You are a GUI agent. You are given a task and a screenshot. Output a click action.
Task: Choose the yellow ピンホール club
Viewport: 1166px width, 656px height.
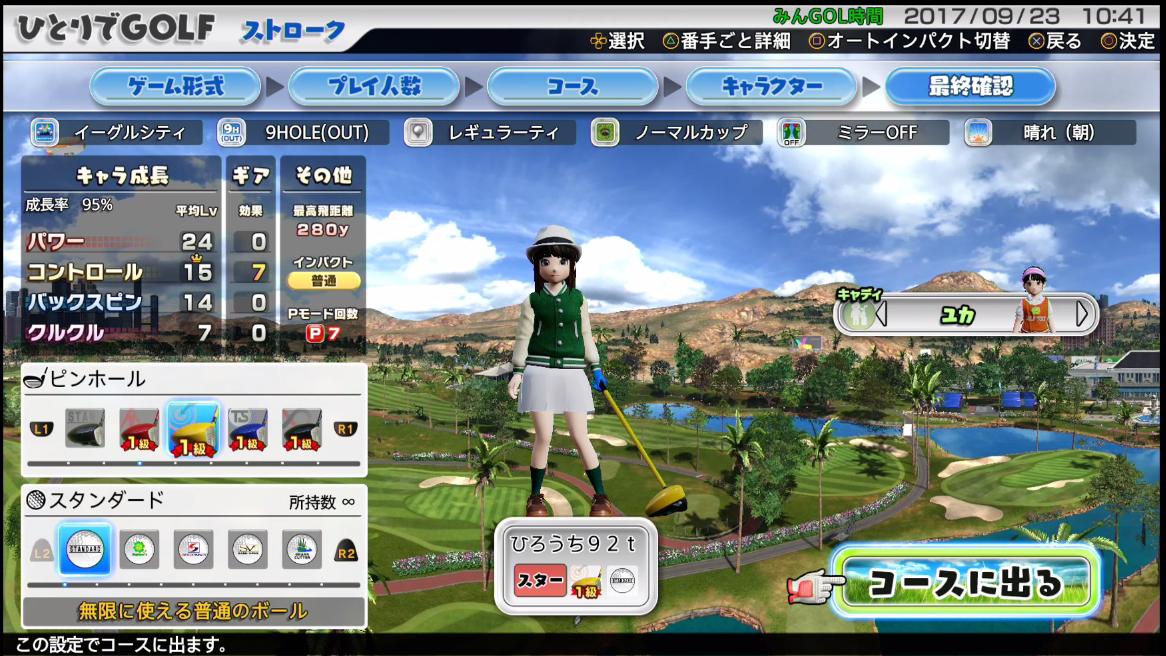coord(193,428)
